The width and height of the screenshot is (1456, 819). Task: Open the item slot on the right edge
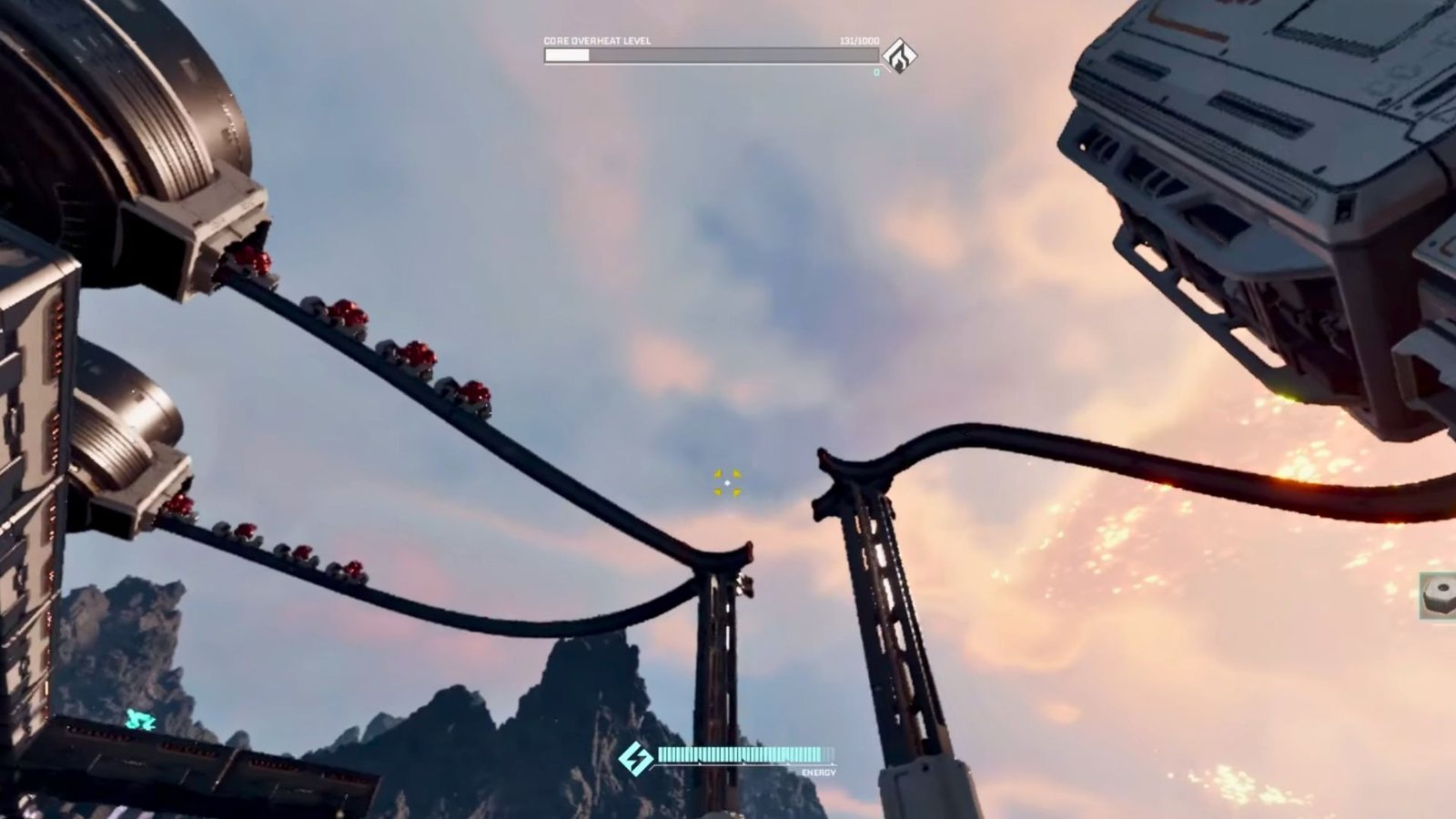pos(1439,596)
